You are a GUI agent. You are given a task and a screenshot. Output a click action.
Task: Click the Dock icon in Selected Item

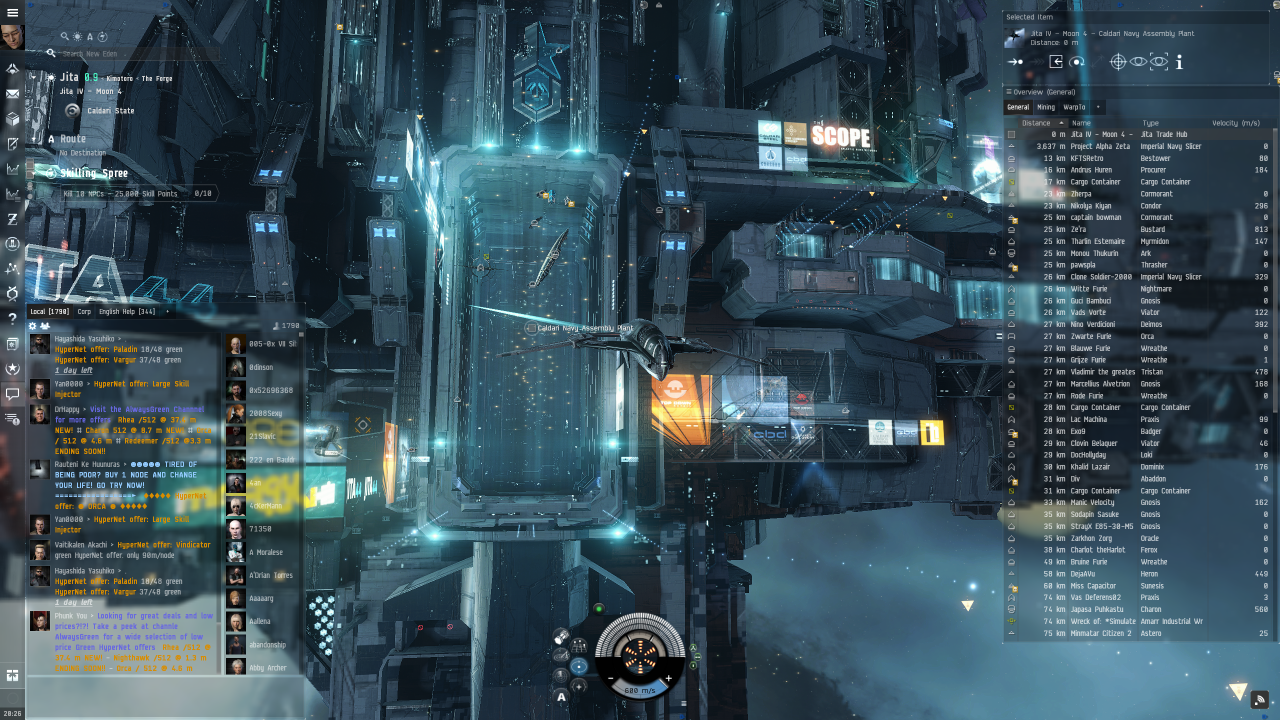1055,62
